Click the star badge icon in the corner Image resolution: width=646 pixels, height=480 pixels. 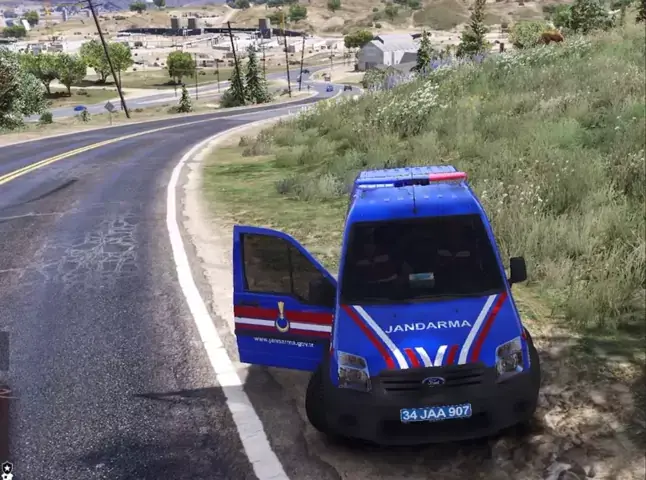click(x=6, y=468)
